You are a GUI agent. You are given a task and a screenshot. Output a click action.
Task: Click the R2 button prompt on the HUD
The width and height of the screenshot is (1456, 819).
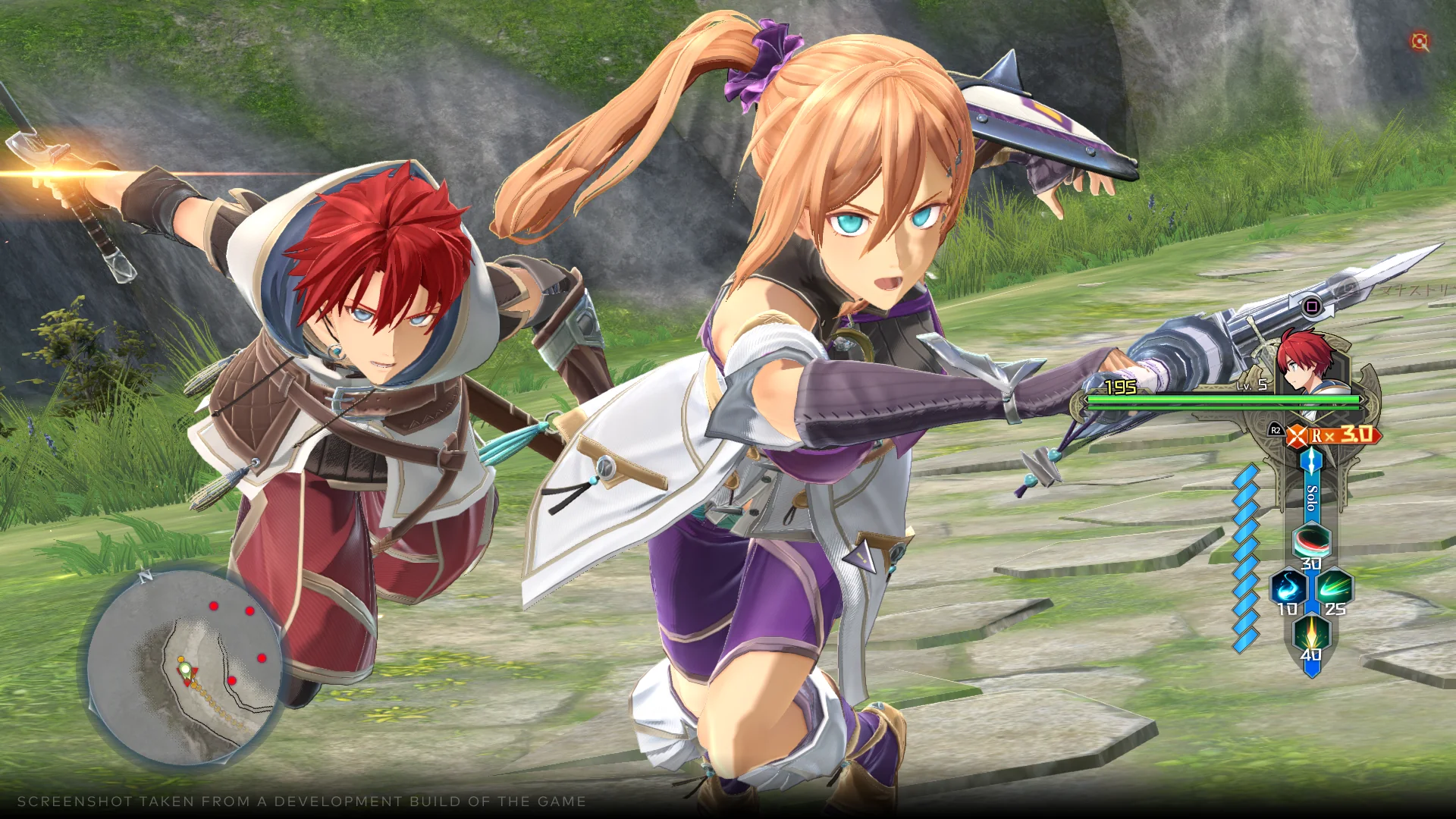[1276, 429]
